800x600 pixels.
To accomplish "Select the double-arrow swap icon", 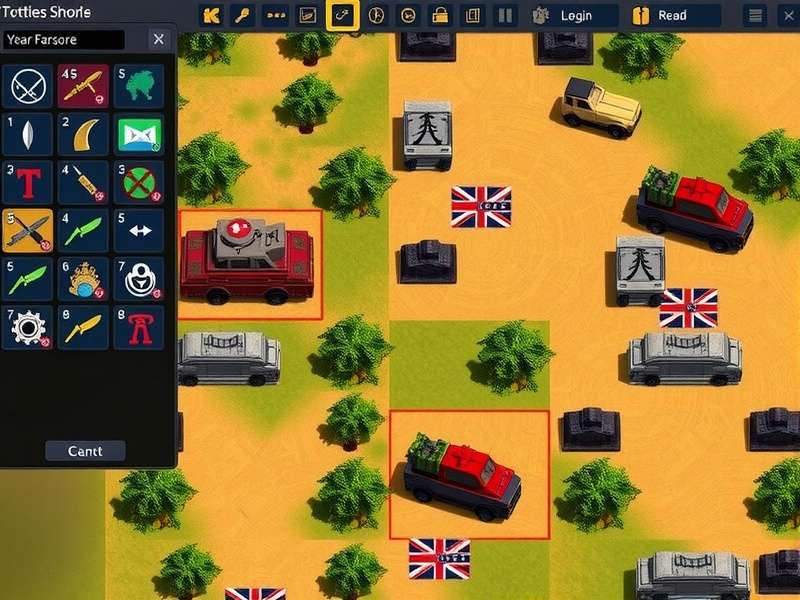I will tap(138, 231).
